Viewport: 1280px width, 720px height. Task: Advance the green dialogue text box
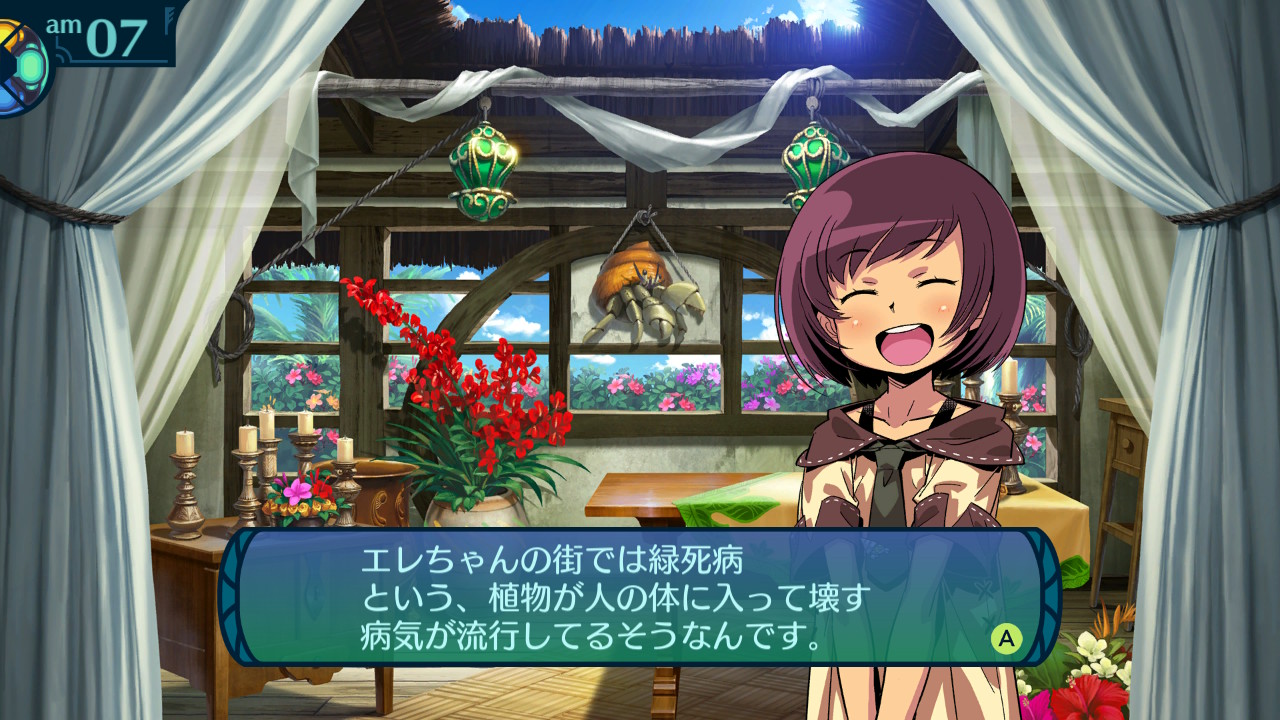pos(1006,638)
